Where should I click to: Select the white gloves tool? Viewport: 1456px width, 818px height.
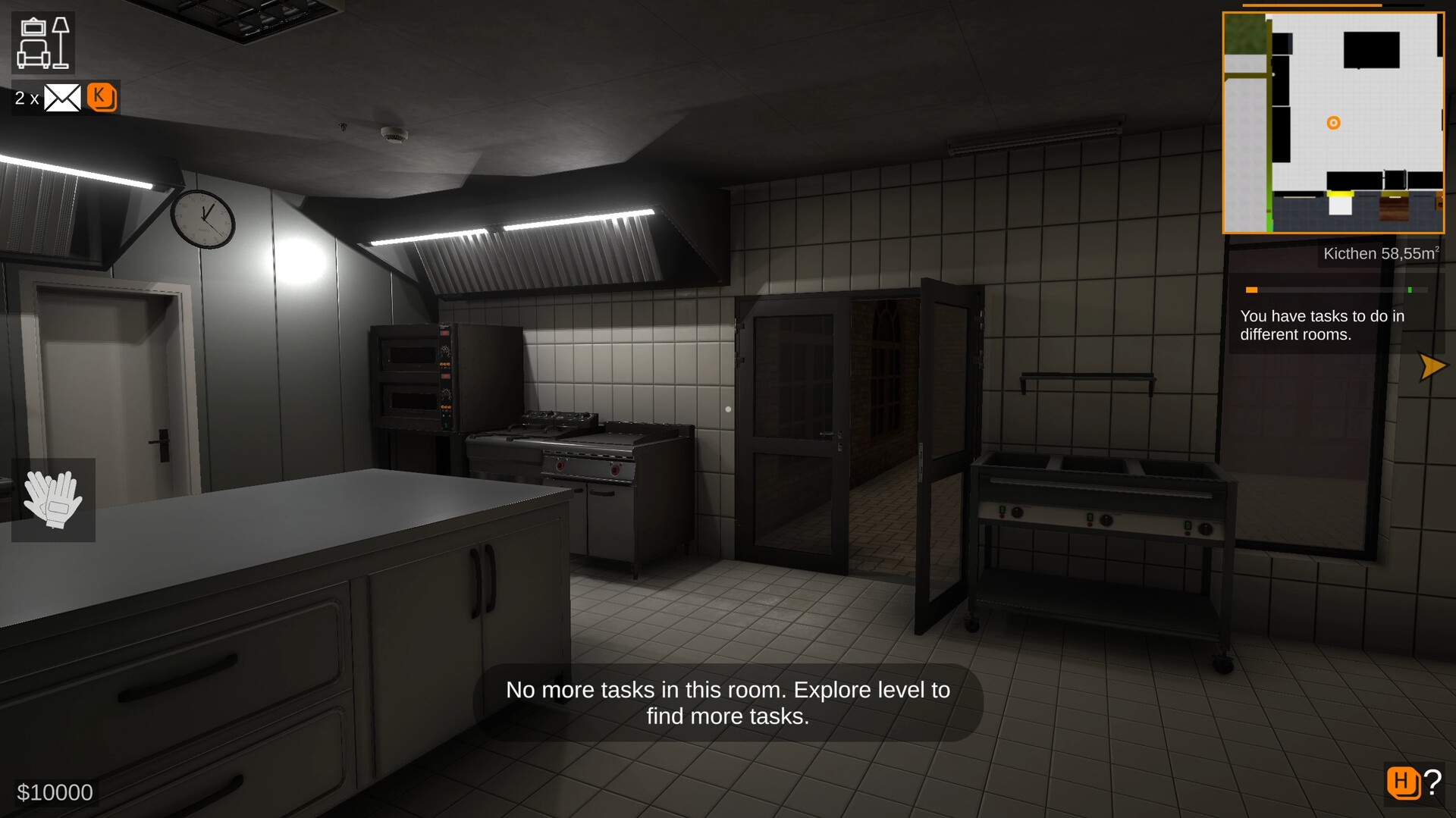(53, 500)
